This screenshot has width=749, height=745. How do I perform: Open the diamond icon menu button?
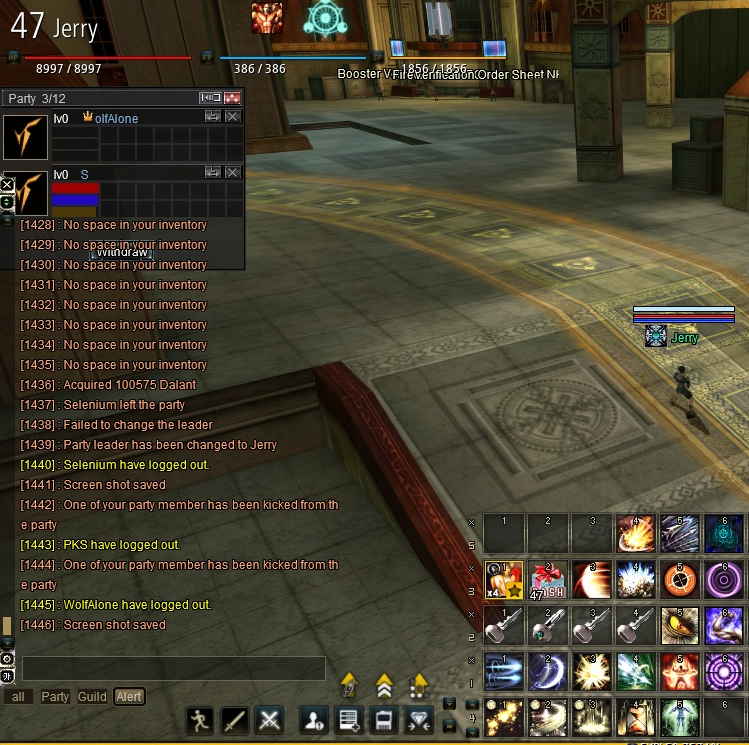click(x=418, y=719)
